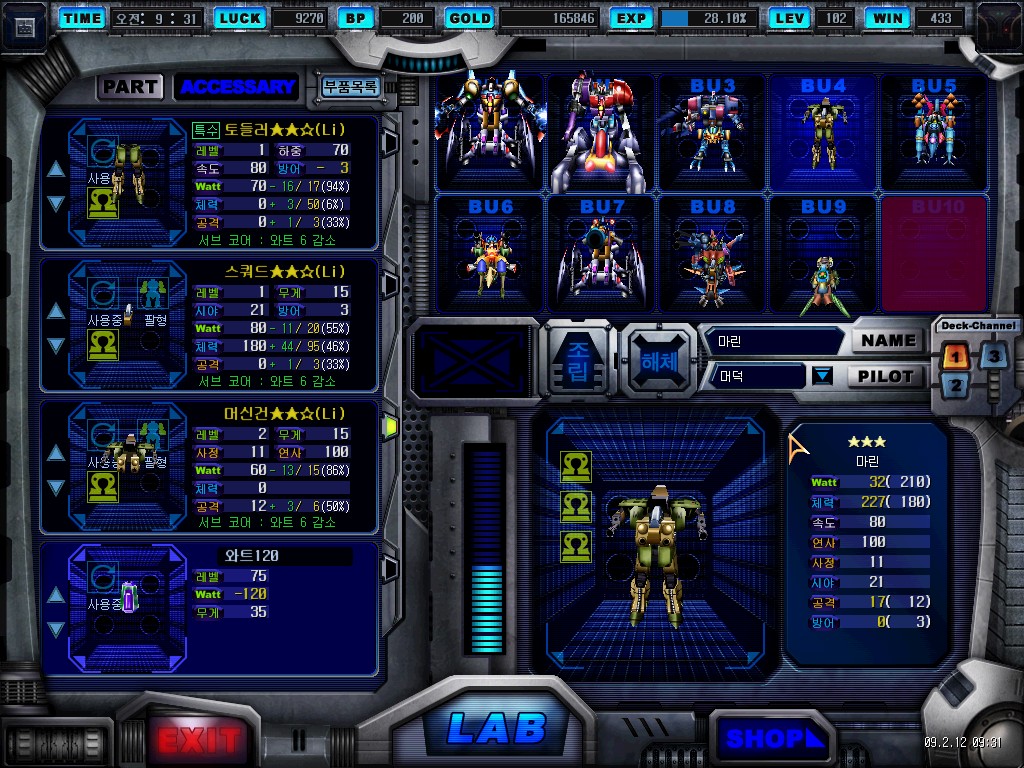Click the 해체 disassemble button
This screenshot has width=1024, height=768.
(x=658, y=358)
